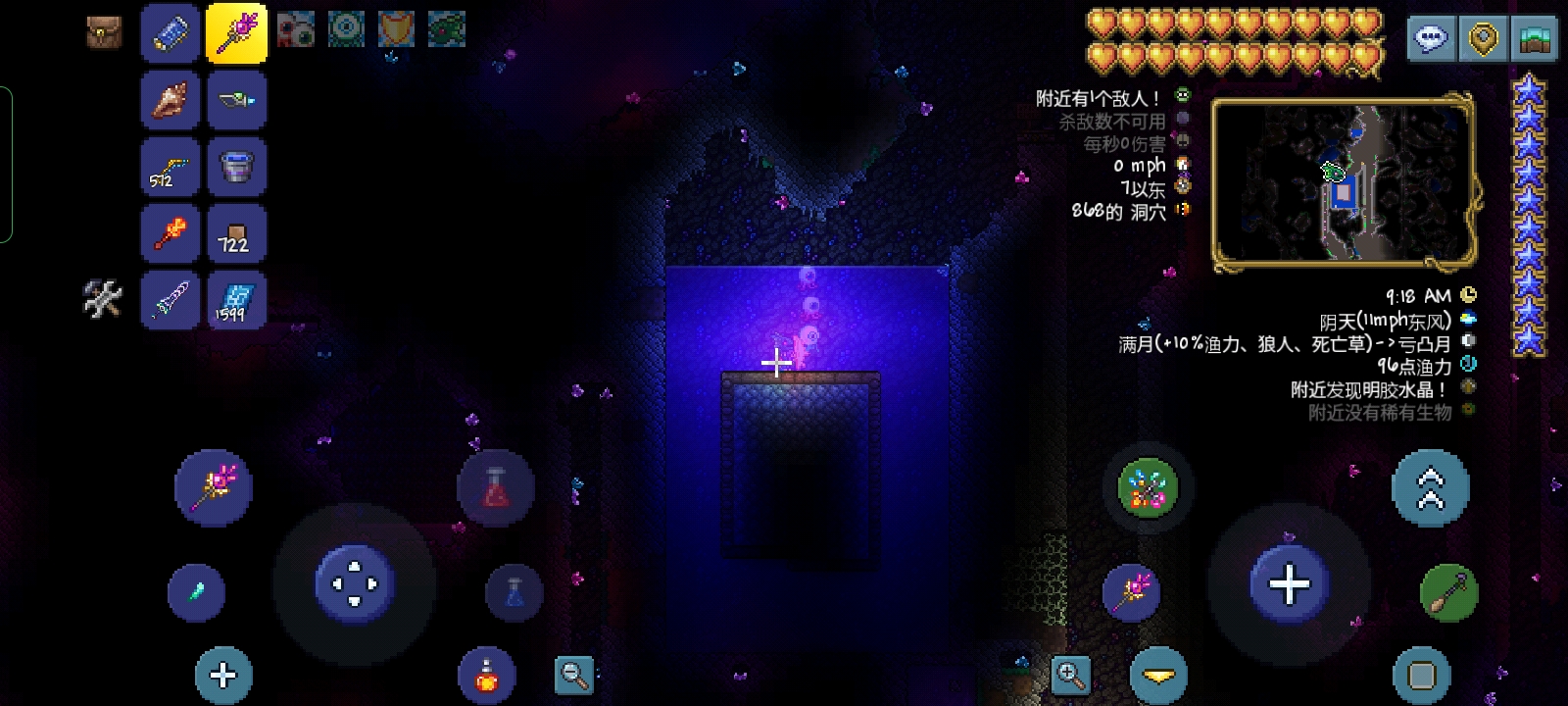The height and width of the screenshot is (706, 1568).
Task: Zoom out with the minus magnifier
Action: point(573,675)
